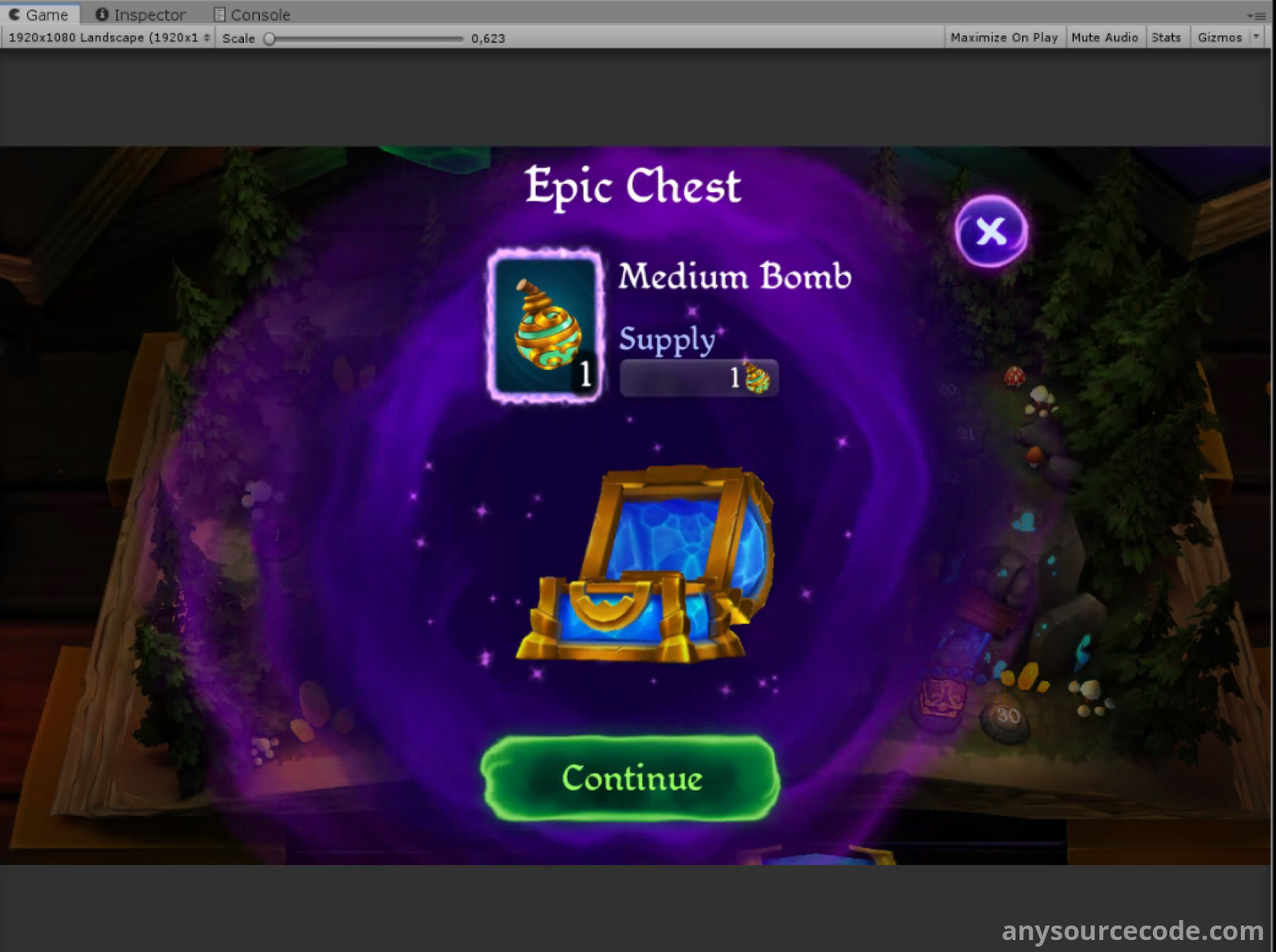Click the Scale slider handle
The image size is (1276, 952).
coord(270,38)
